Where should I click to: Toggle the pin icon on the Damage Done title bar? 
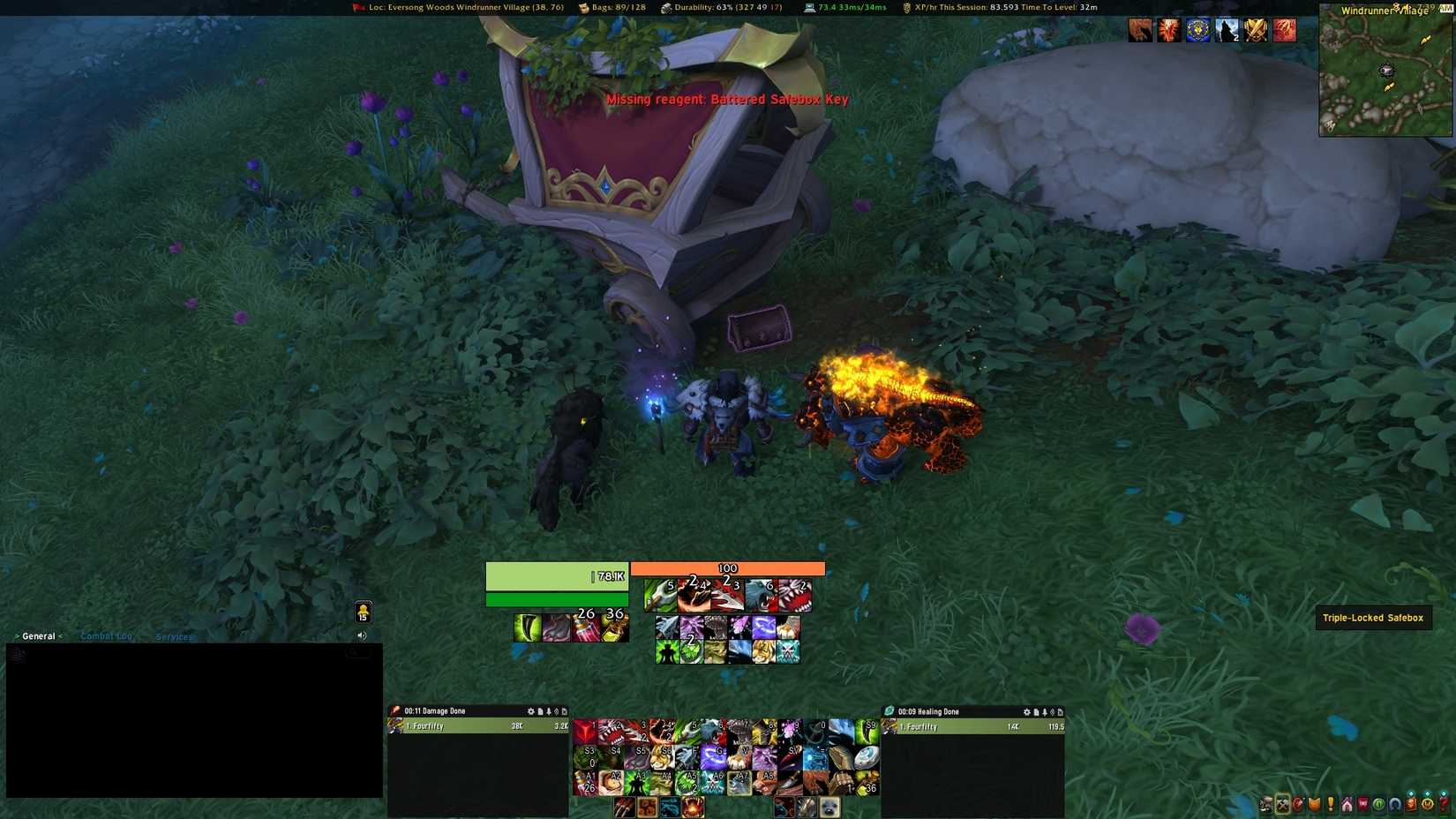point(548,710)
